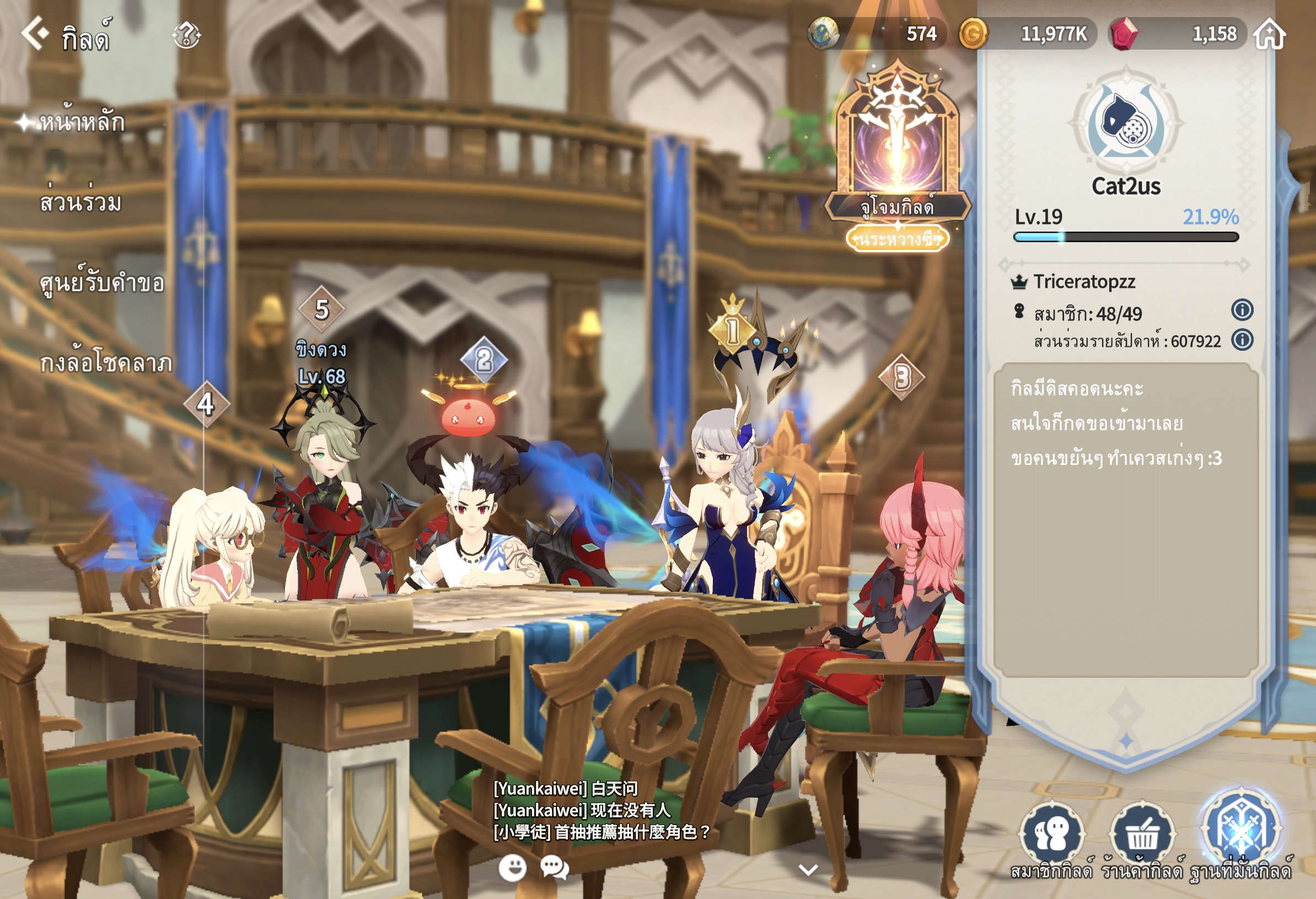
Task: Open the chat speech bubble button
Action: pos(555,867)
